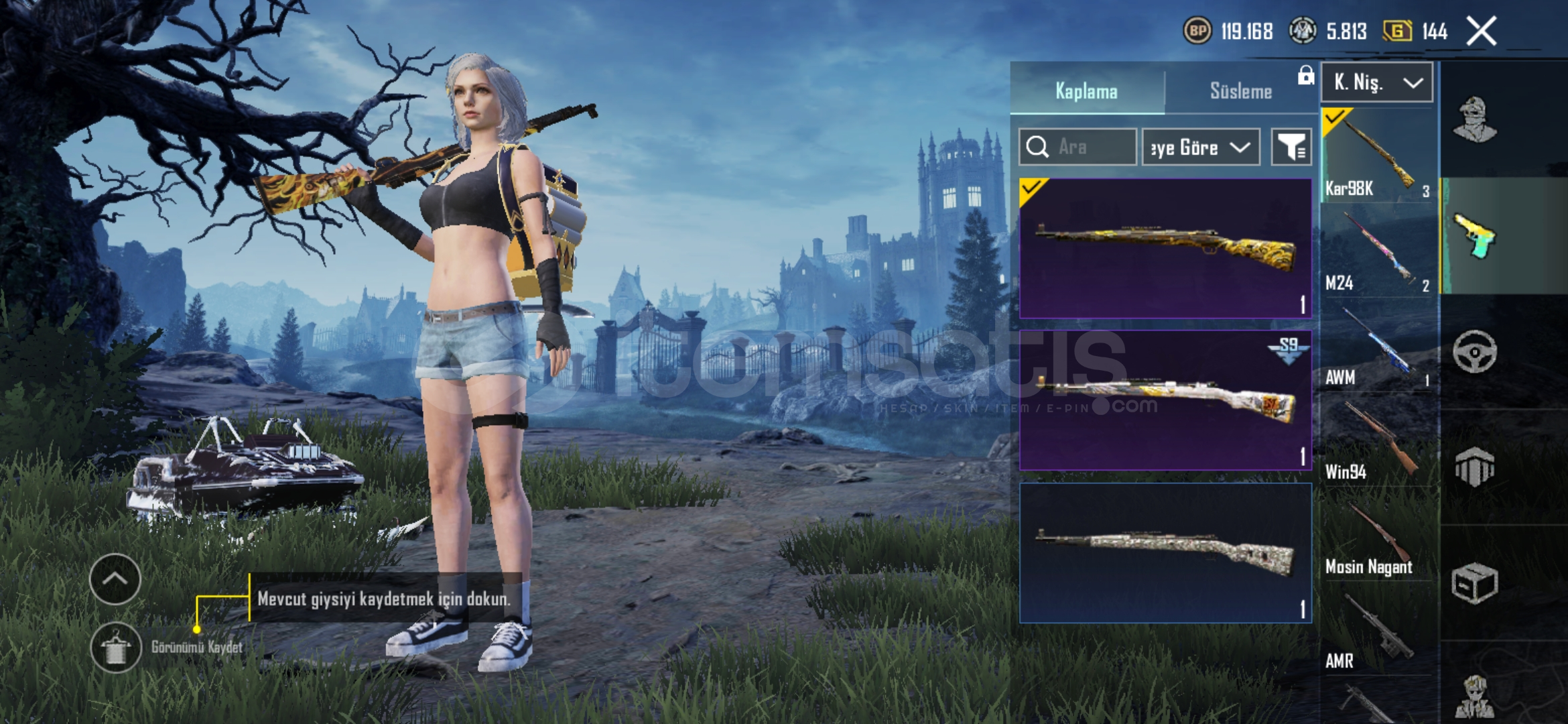This screenshot has width=1568, height=724.
Task: Tap Görünümü Kaydet to save the outfit
Action: (x=115, y=648)
